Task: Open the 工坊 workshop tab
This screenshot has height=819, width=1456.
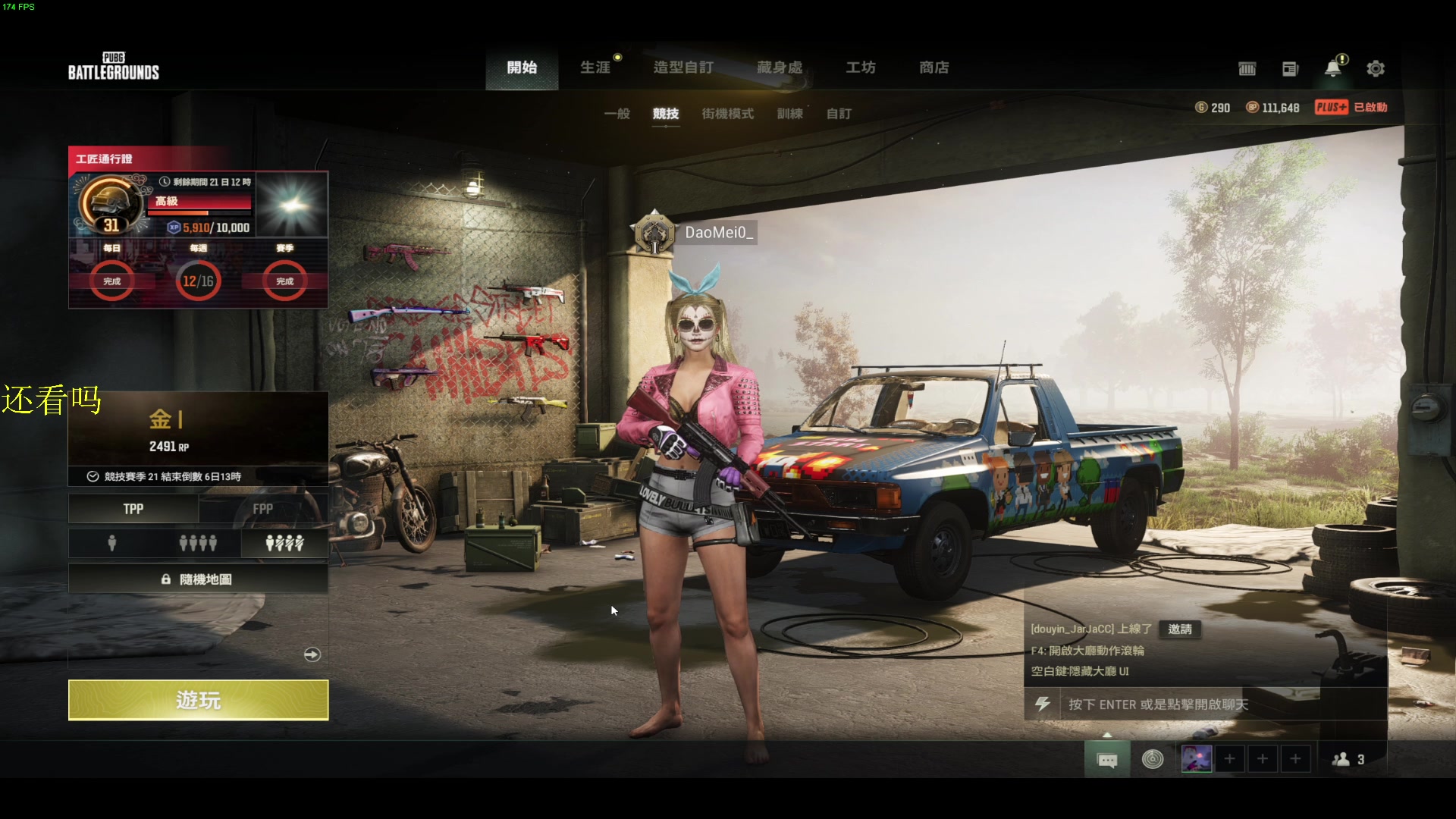Action: (861, 67)
